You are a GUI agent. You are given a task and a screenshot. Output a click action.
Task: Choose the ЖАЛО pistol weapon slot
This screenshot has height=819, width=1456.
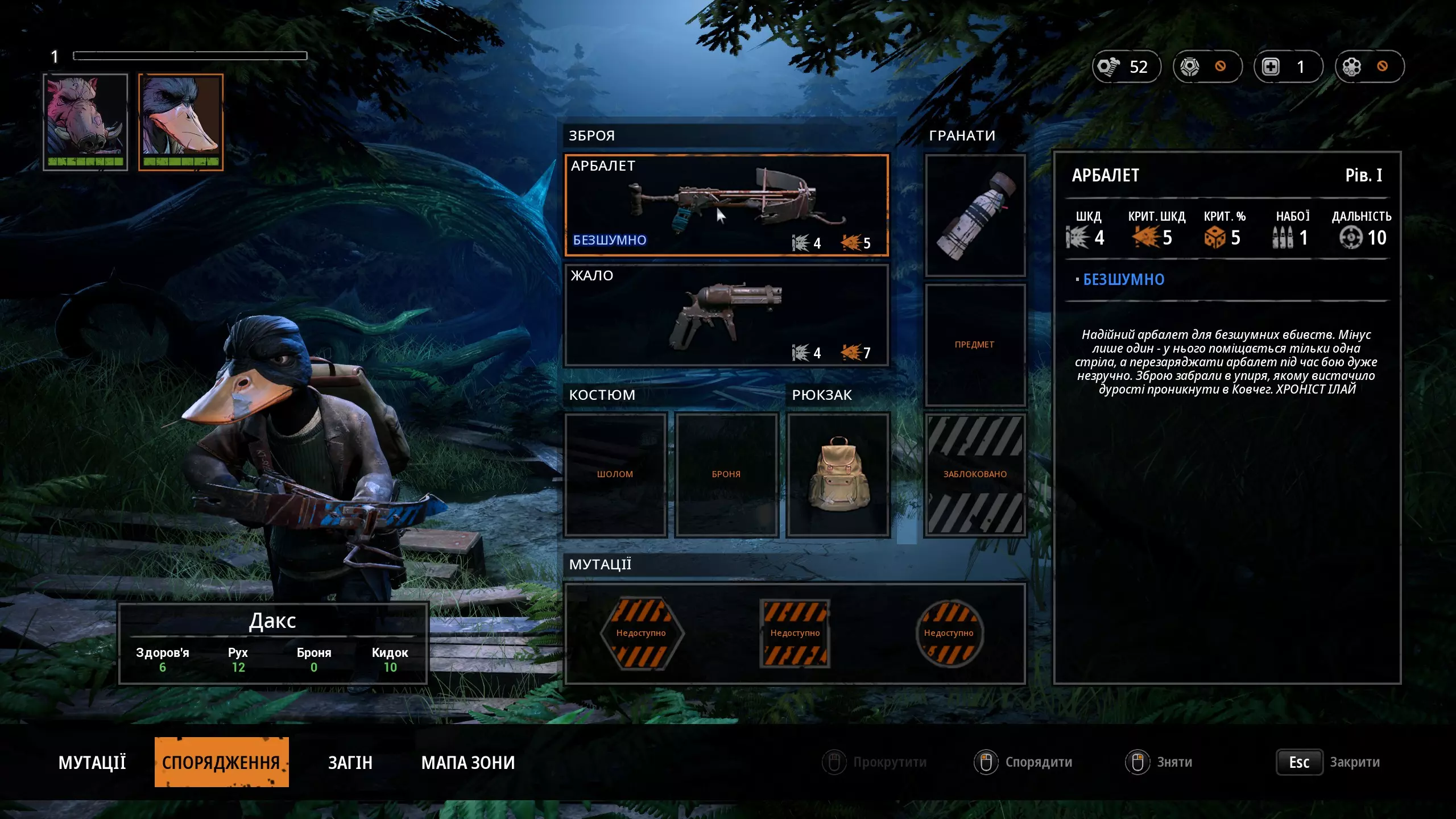(x=726, y=315)
